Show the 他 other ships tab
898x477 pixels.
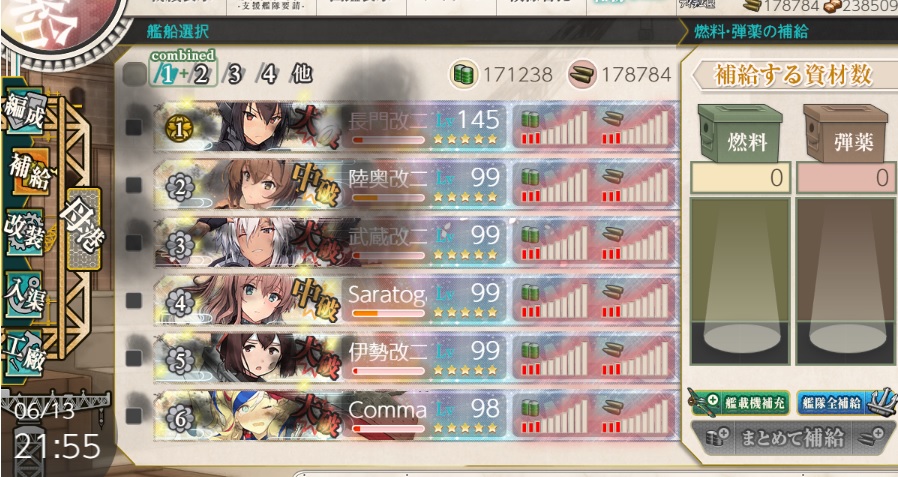(301, 74)
